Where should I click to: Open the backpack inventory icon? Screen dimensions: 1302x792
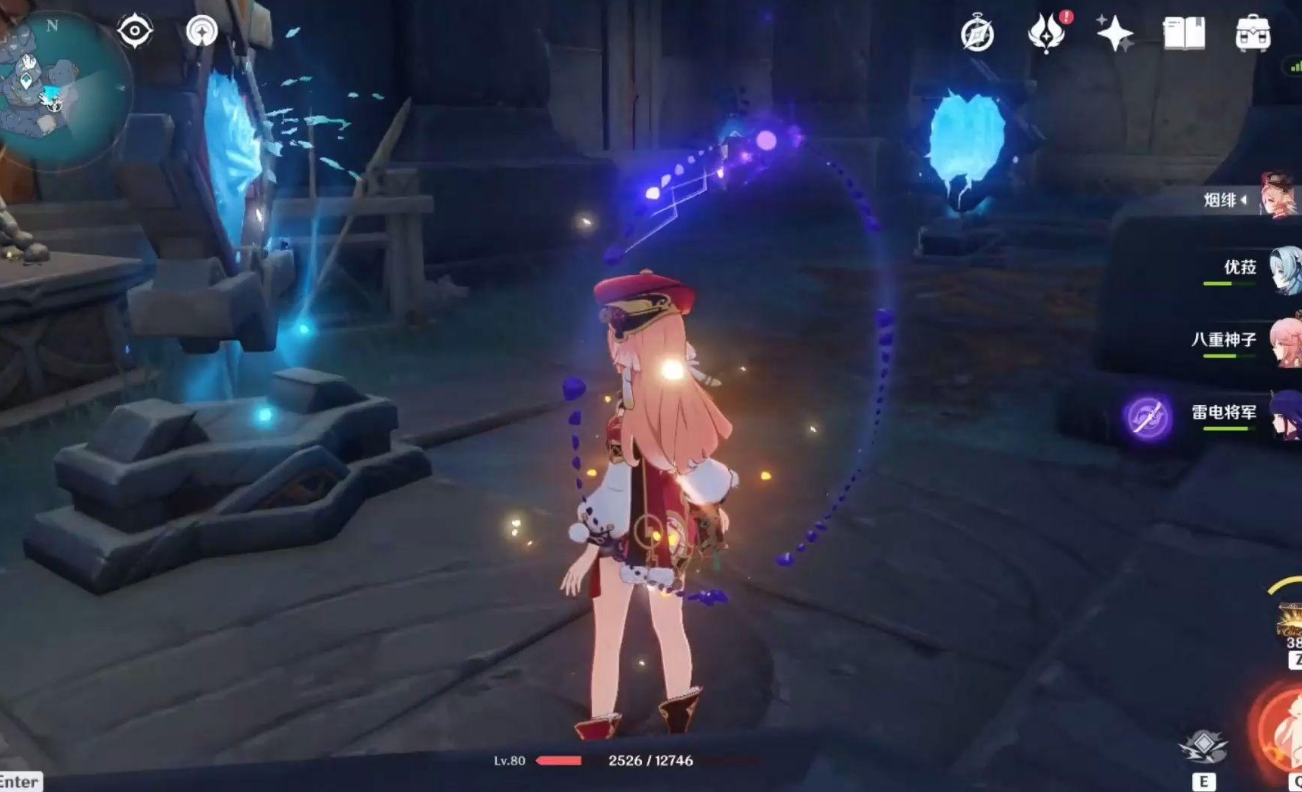tap(1252, 33)
